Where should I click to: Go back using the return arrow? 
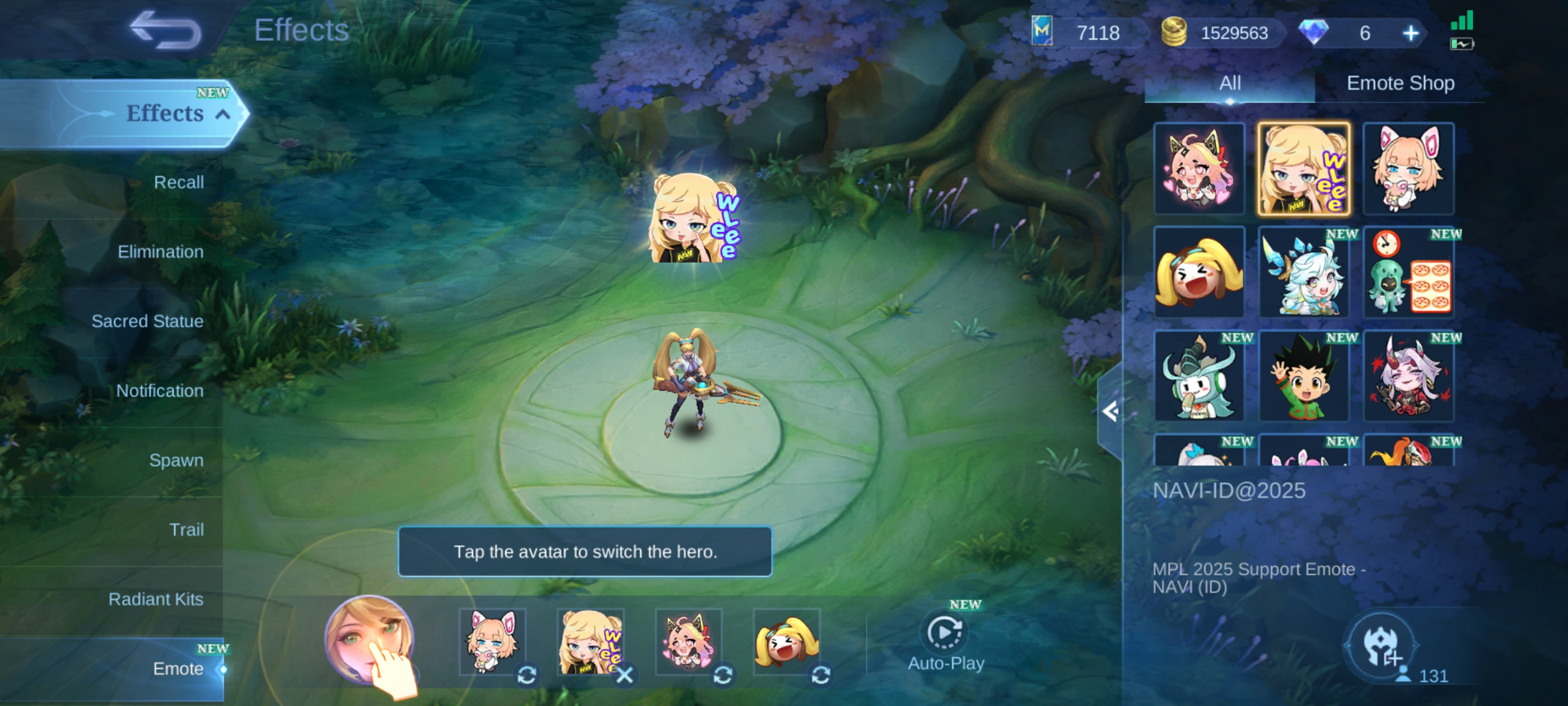[x=166, y=30]
